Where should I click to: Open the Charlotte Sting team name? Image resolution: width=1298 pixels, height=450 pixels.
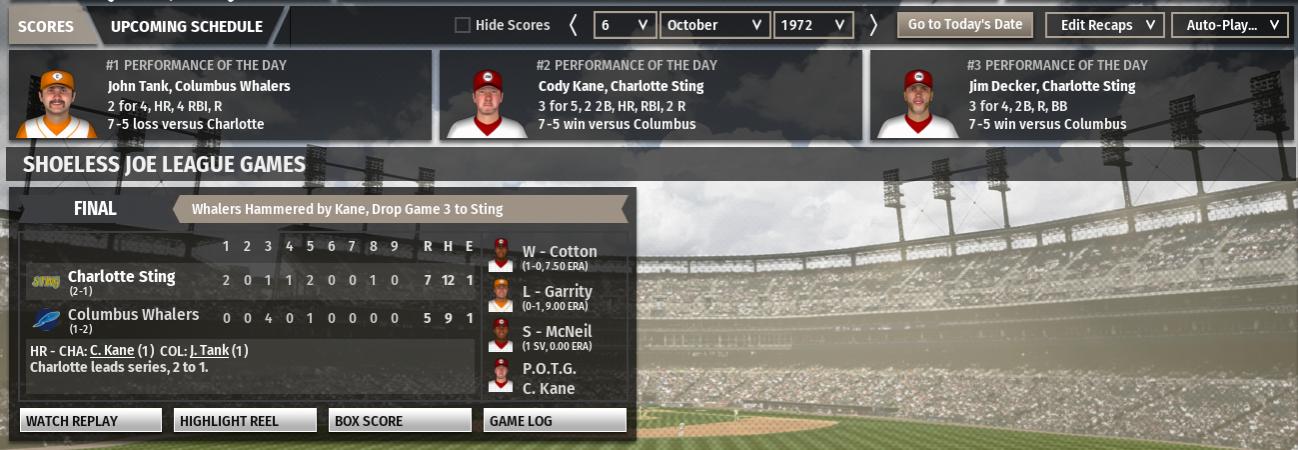[121, 277]
